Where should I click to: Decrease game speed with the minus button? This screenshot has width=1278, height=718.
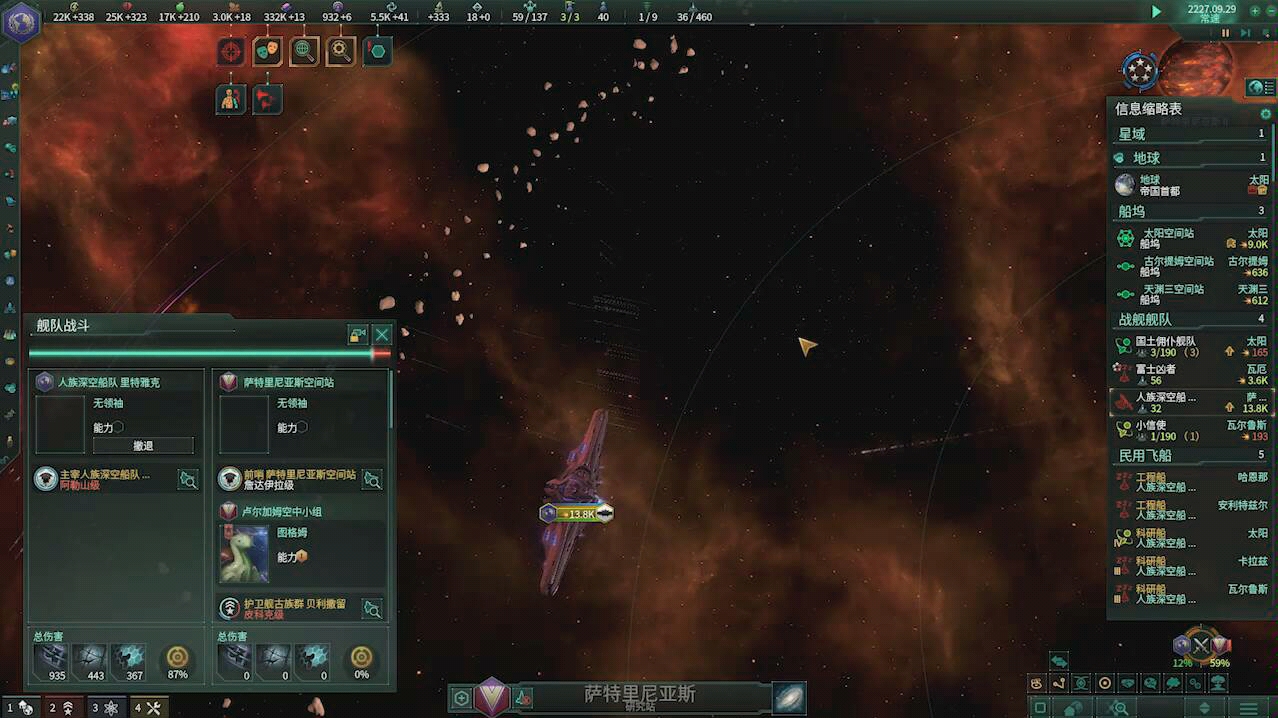tap(1271, 11)
